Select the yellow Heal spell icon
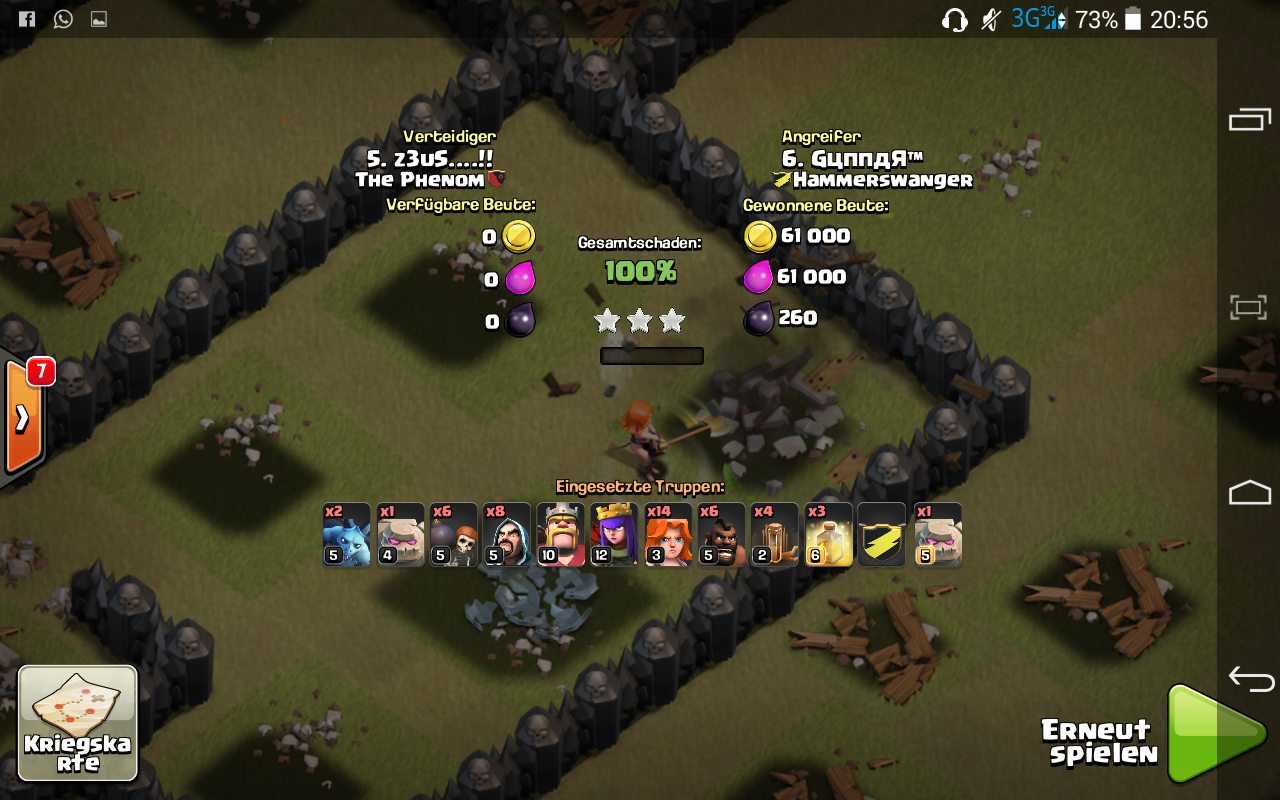 (x=829, y=535)
